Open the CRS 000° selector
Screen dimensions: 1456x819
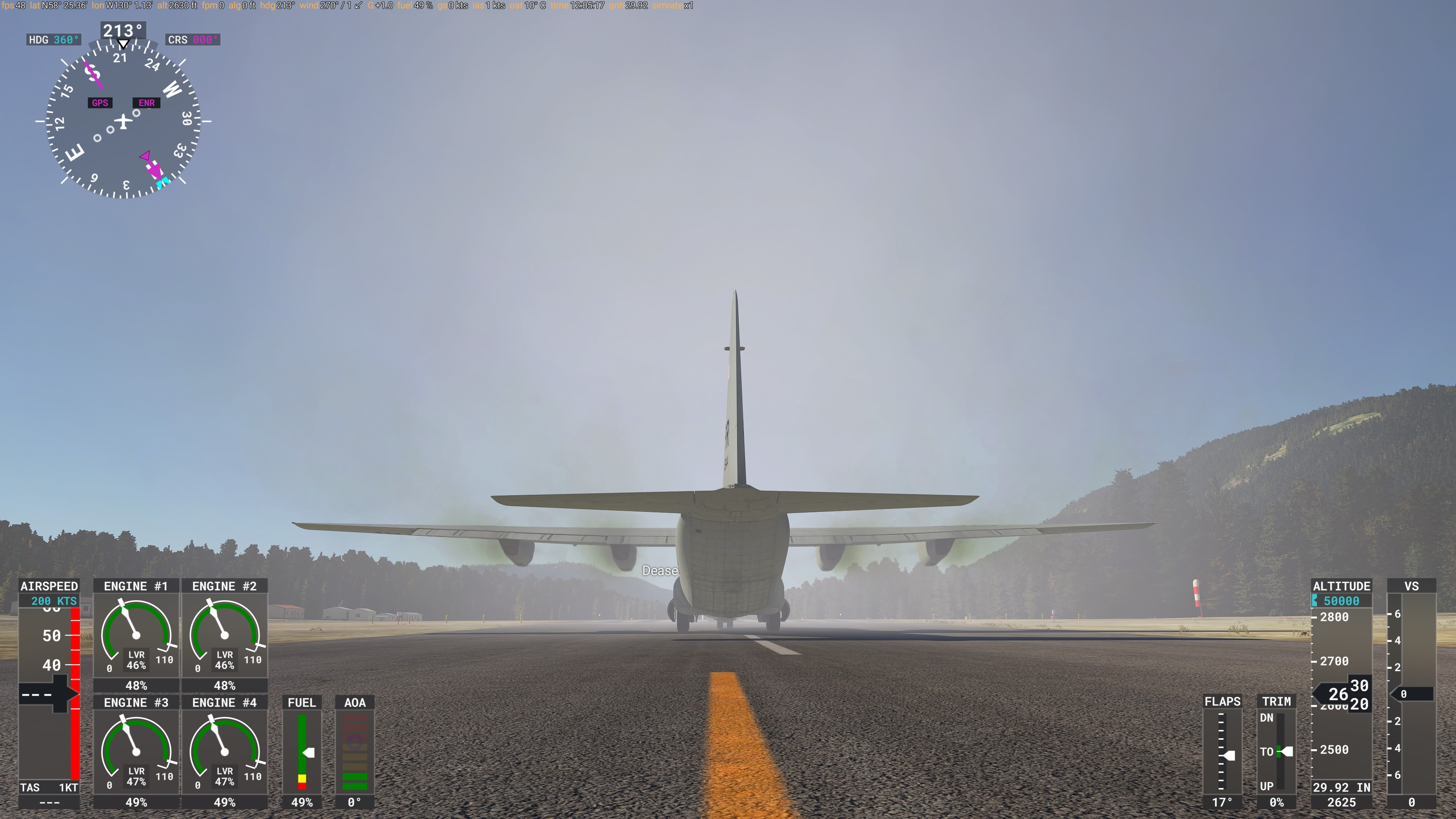pyautogui.click(x=192, y=39)
